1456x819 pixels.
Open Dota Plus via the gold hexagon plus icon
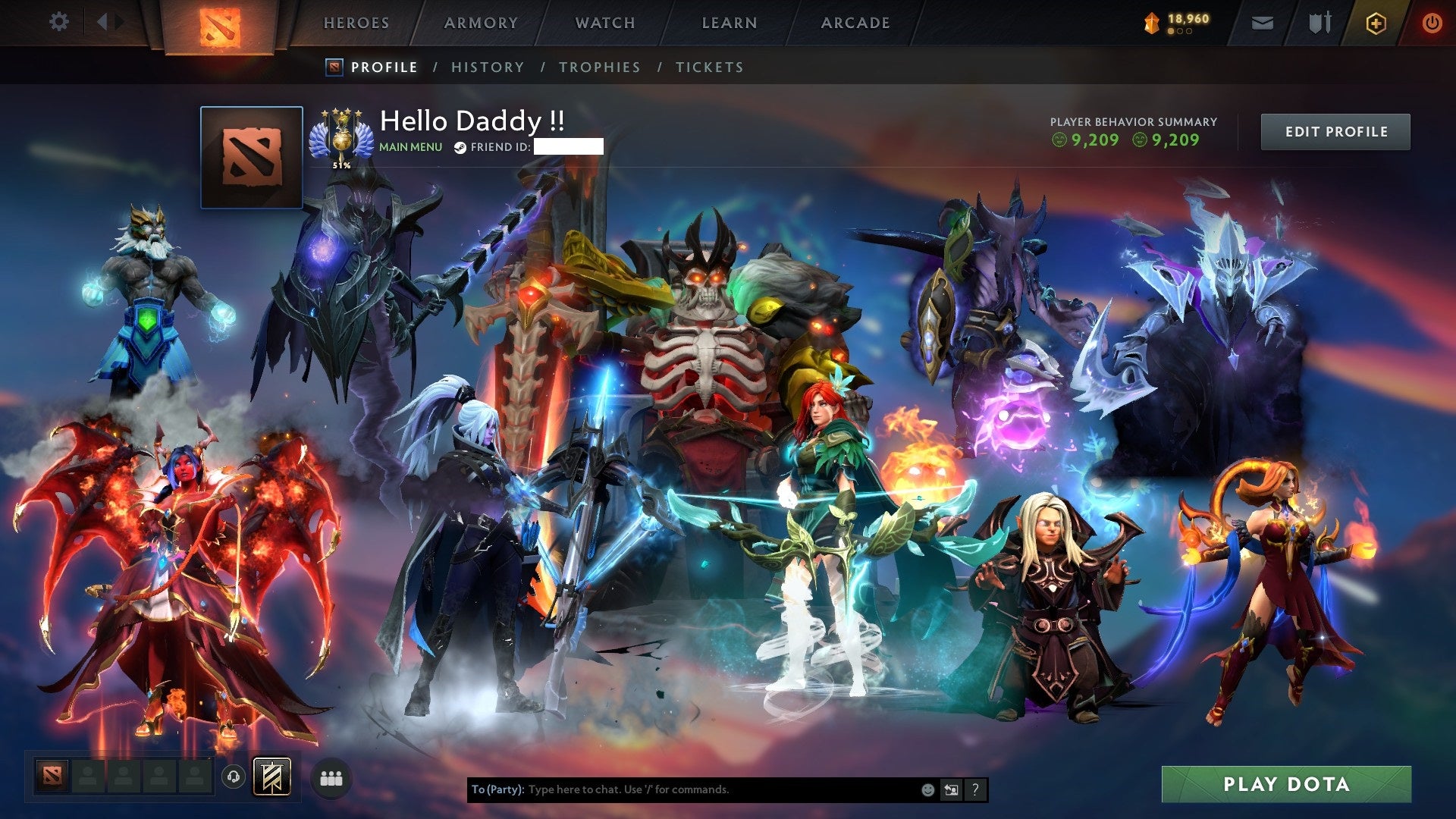[1376, 23]
